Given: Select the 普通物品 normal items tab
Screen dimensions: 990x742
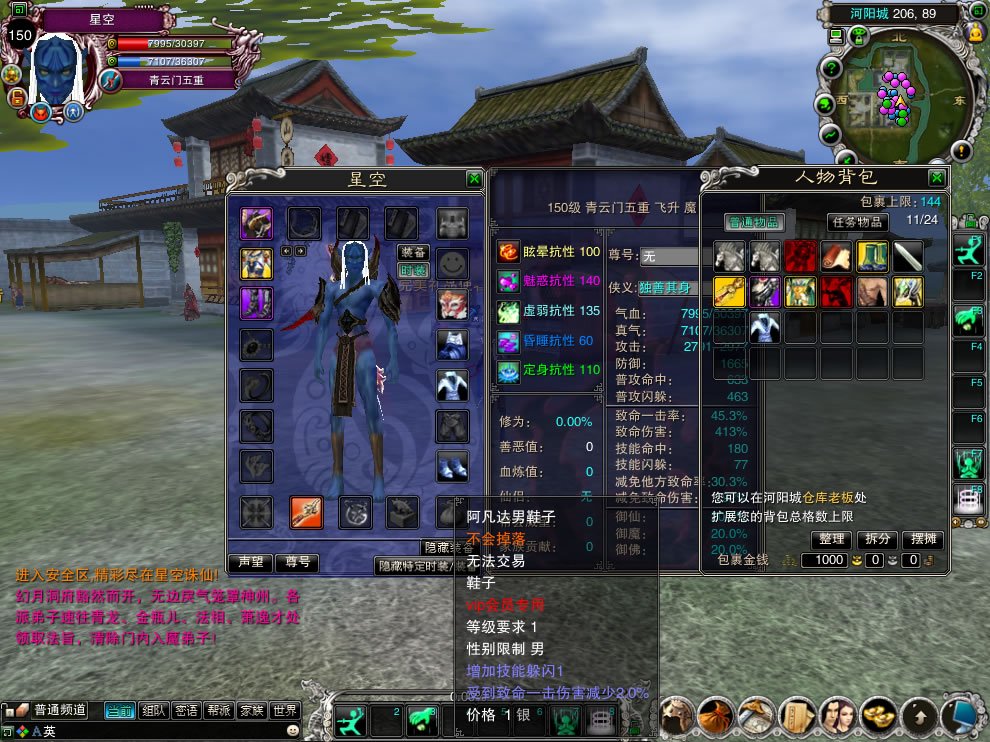Looking at the screenshot, I should click(754, 222).
